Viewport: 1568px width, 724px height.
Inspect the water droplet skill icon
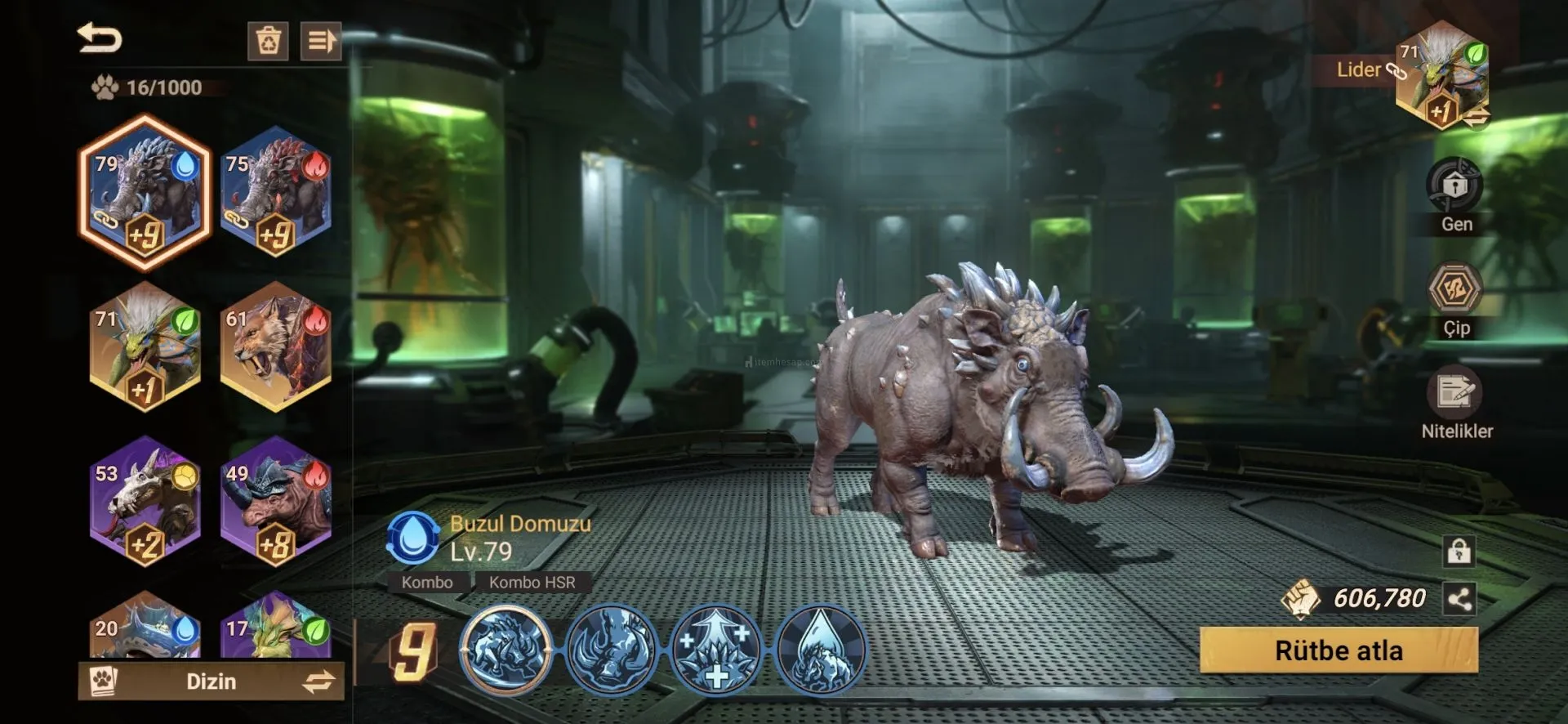tap(819, 650)
